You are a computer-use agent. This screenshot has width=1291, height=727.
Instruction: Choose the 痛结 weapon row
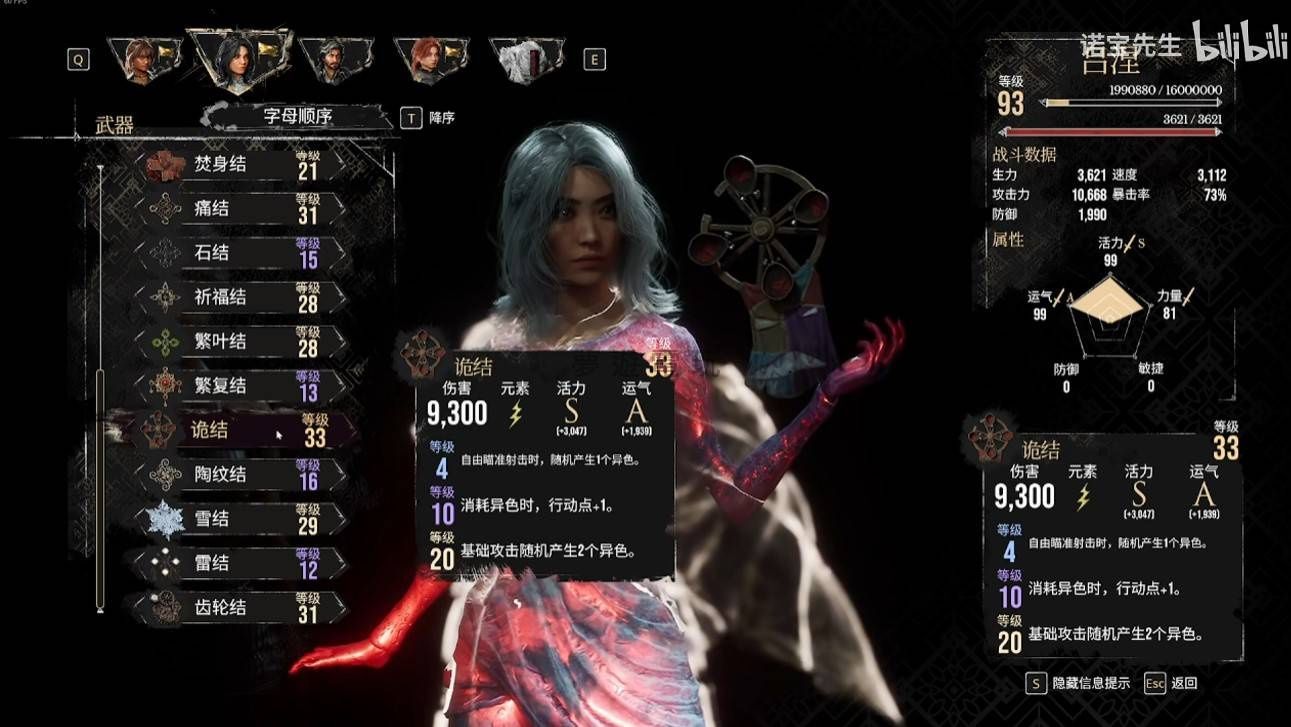(x=240, y=209)
